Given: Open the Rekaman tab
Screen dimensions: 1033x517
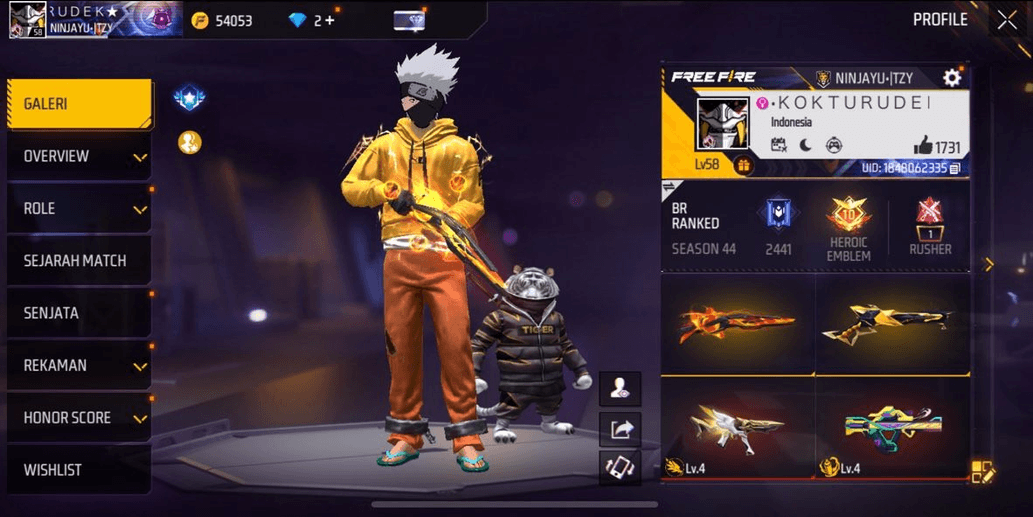Looking at the screenshot, I should 79,365.
